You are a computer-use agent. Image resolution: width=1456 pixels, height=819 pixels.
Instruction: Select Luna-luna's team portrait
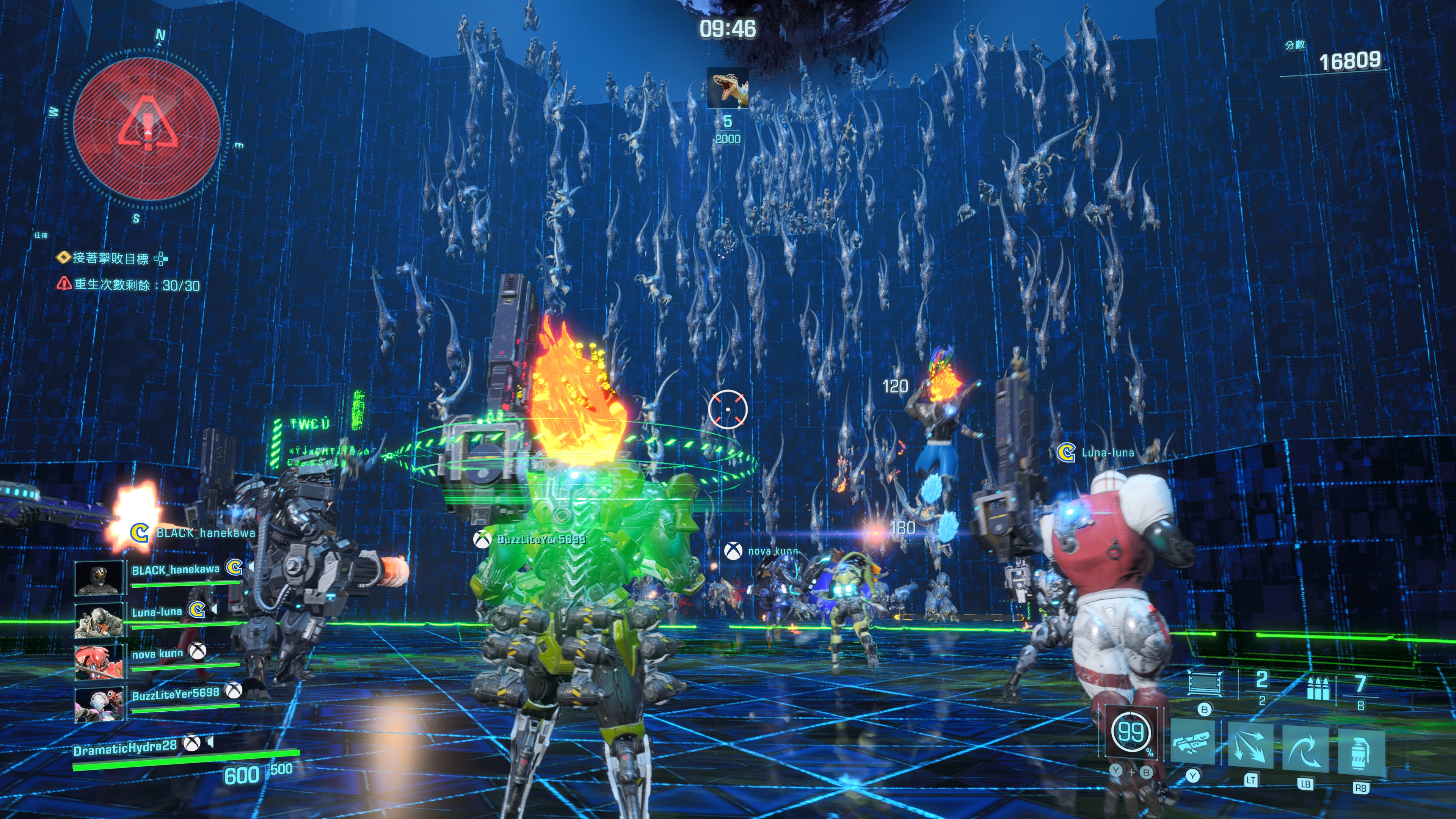point(99,620)
